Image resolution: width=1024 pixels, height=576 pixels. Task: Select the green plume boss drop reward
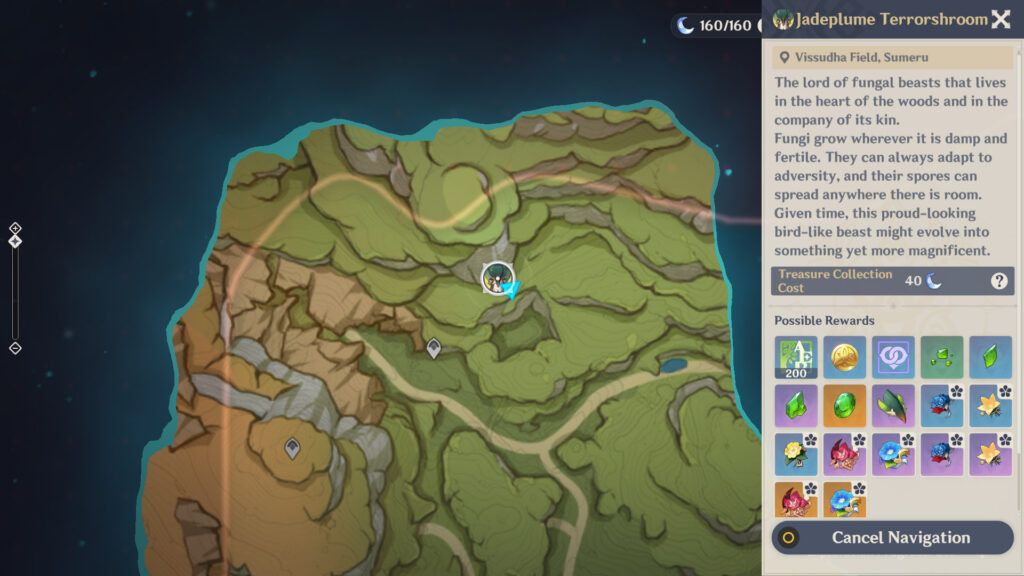pyautogui.click(x=893, y=406)
